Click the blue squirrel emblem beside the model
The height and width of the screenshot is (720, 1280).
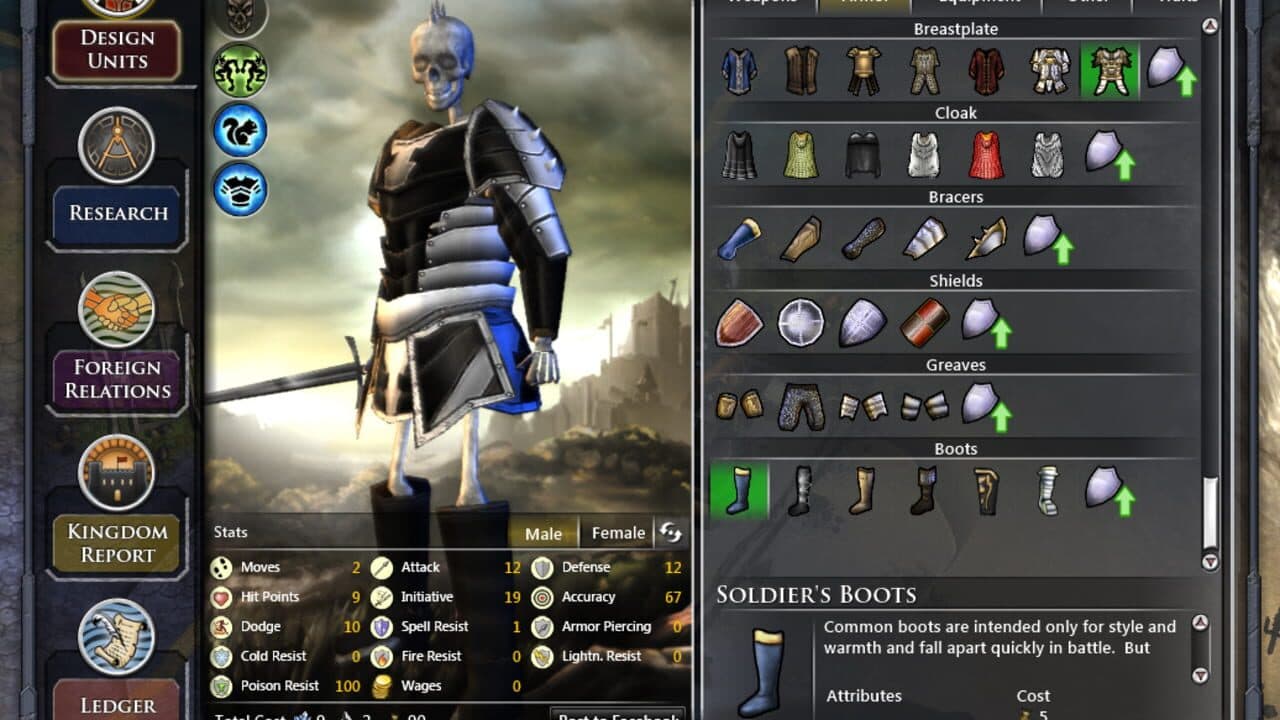coord(238,130)
